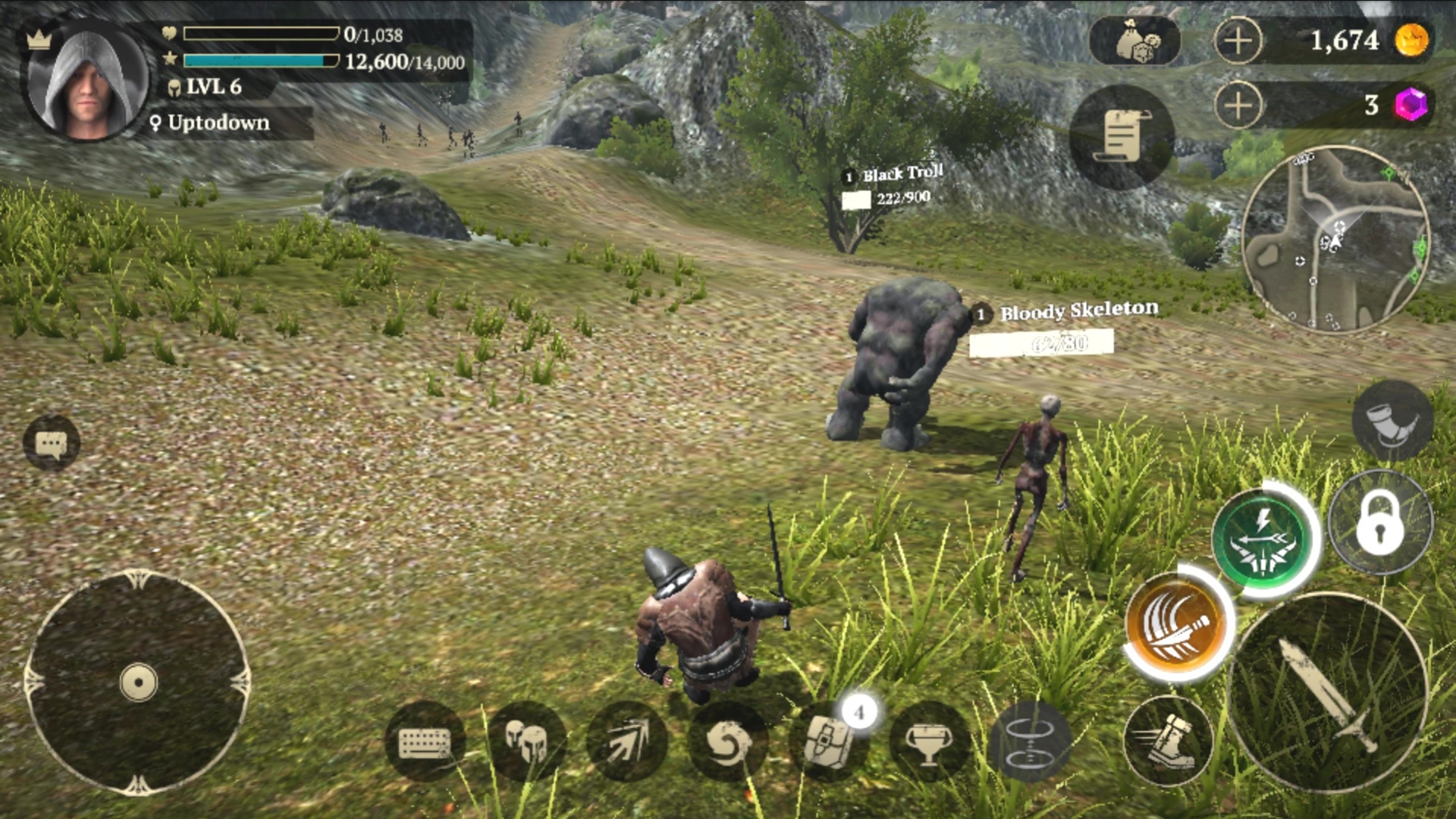This screenshot has height=819, width=1456.
Task: Open the backpack inventory
Action: click(828, 741)
